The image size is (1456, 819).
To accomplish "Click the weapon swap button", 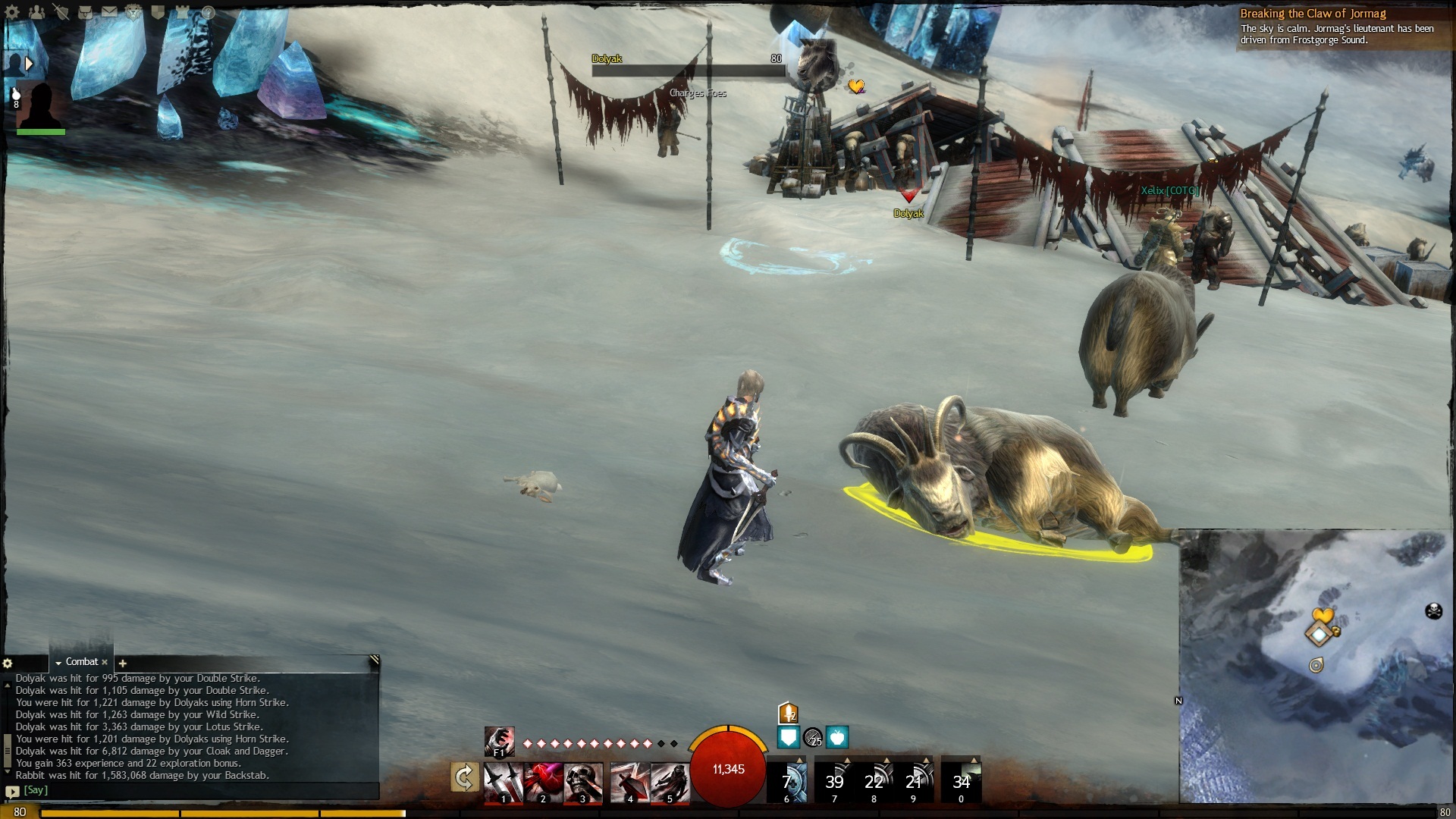I will click(464, 778).
